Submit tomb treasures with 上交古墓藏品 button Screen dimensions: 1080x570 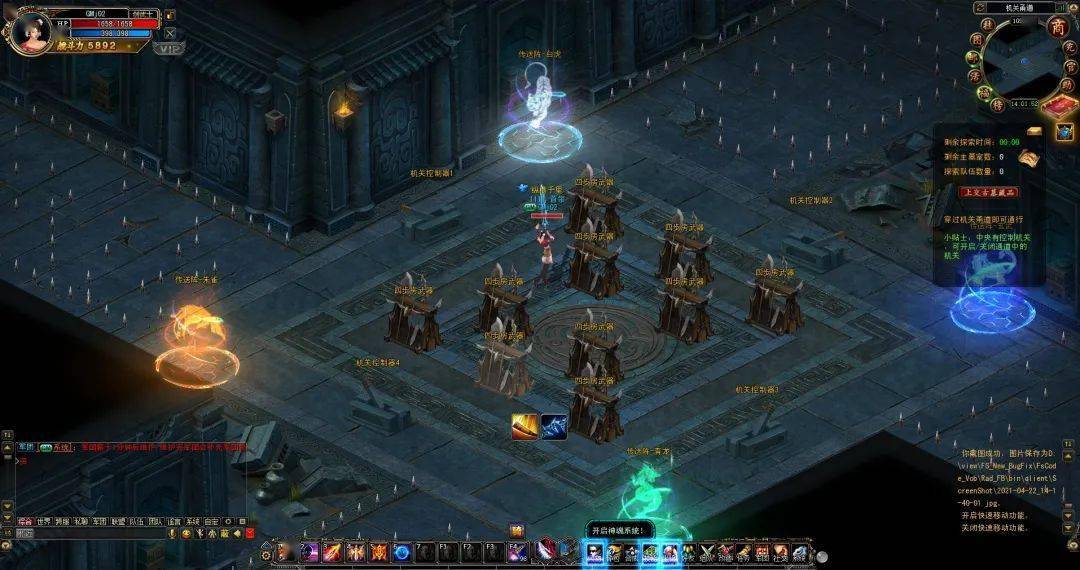click(988, 192)
